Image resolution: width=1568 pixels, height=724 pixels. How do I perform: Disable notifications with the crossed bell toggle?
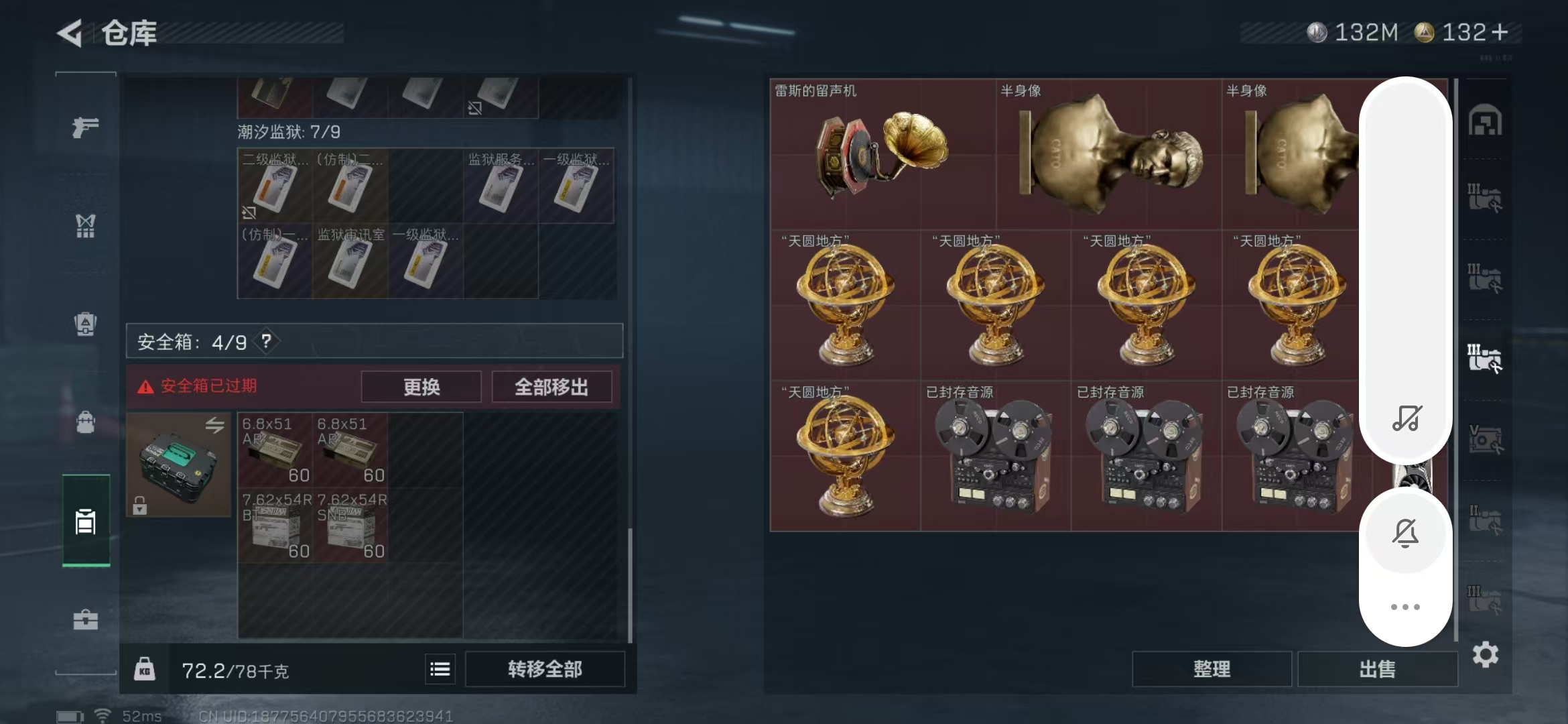tap(1405, 533)
